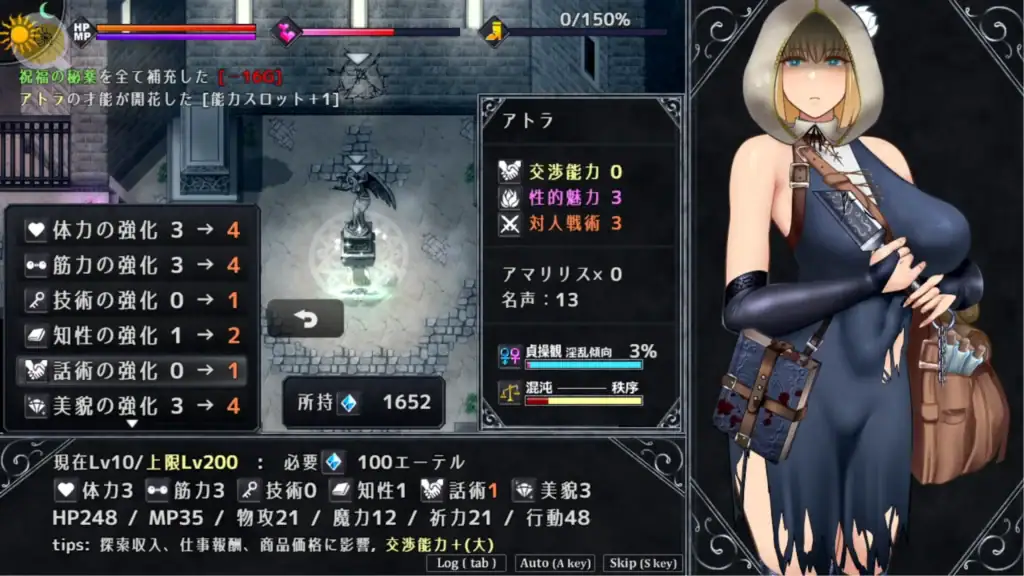This screenshot has width=1024, height=576.
Task: Open the Log (tab) window
Action: [x=467, y=563]
